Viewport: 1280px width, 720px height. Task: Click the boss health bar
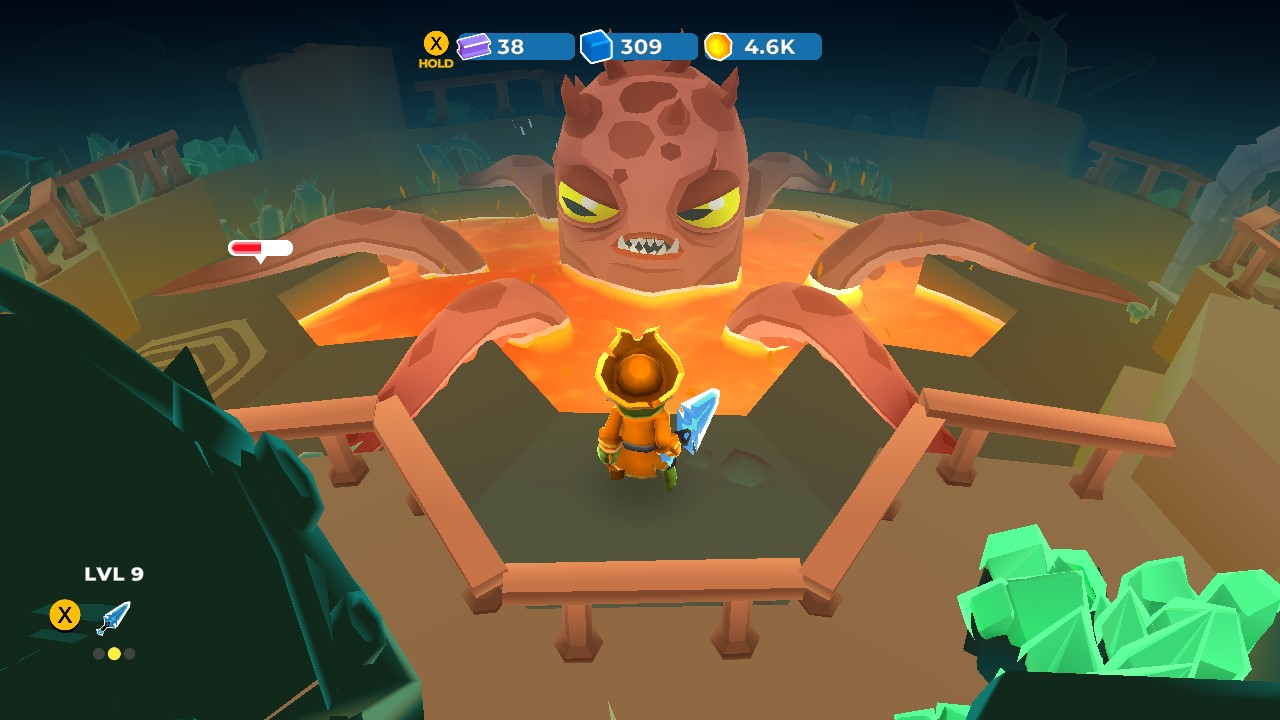[x=262, y=246]
